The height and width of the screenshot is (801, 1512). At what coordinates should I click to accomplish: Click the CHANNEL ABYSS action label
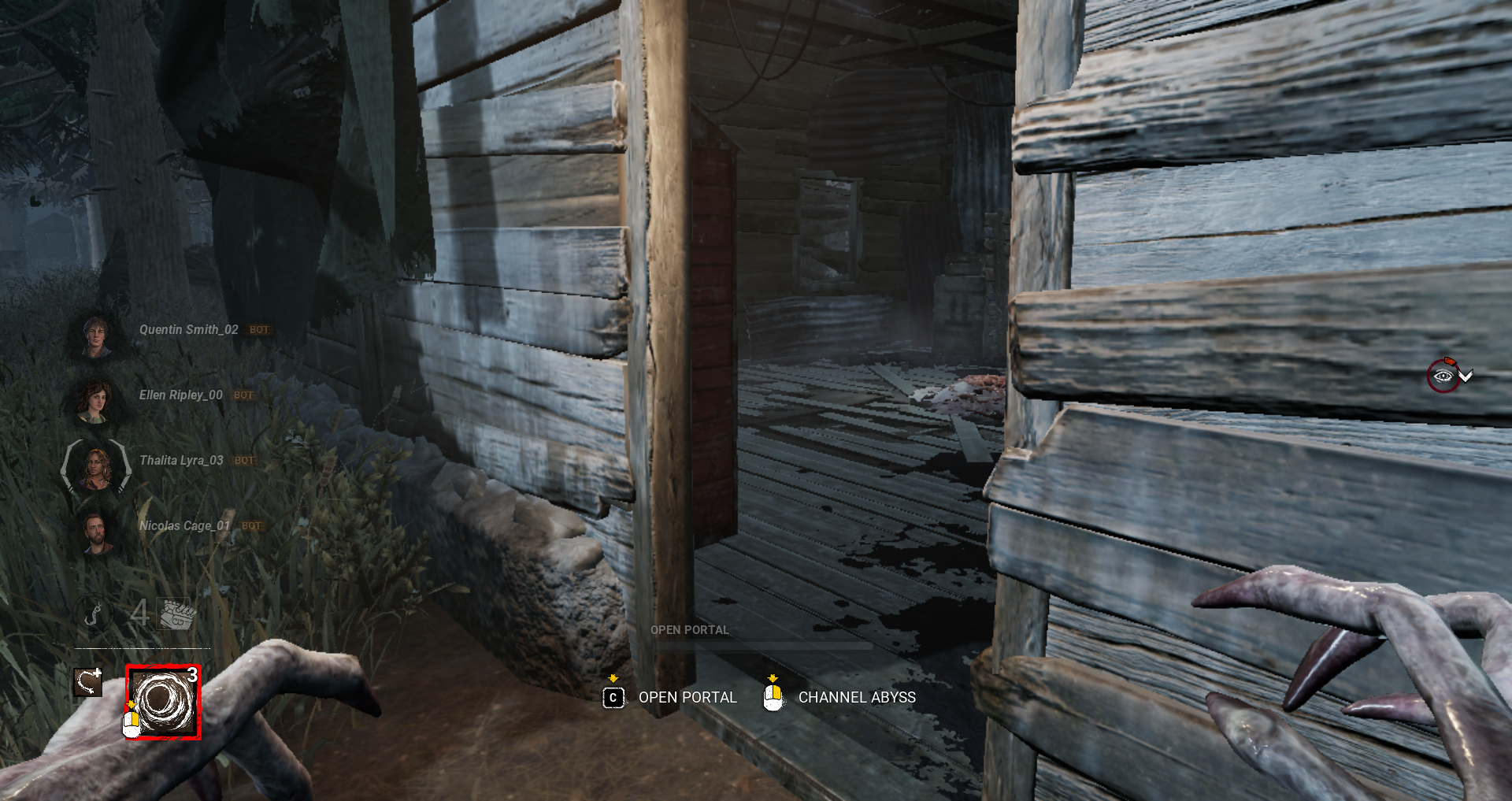tap(857, 698)
